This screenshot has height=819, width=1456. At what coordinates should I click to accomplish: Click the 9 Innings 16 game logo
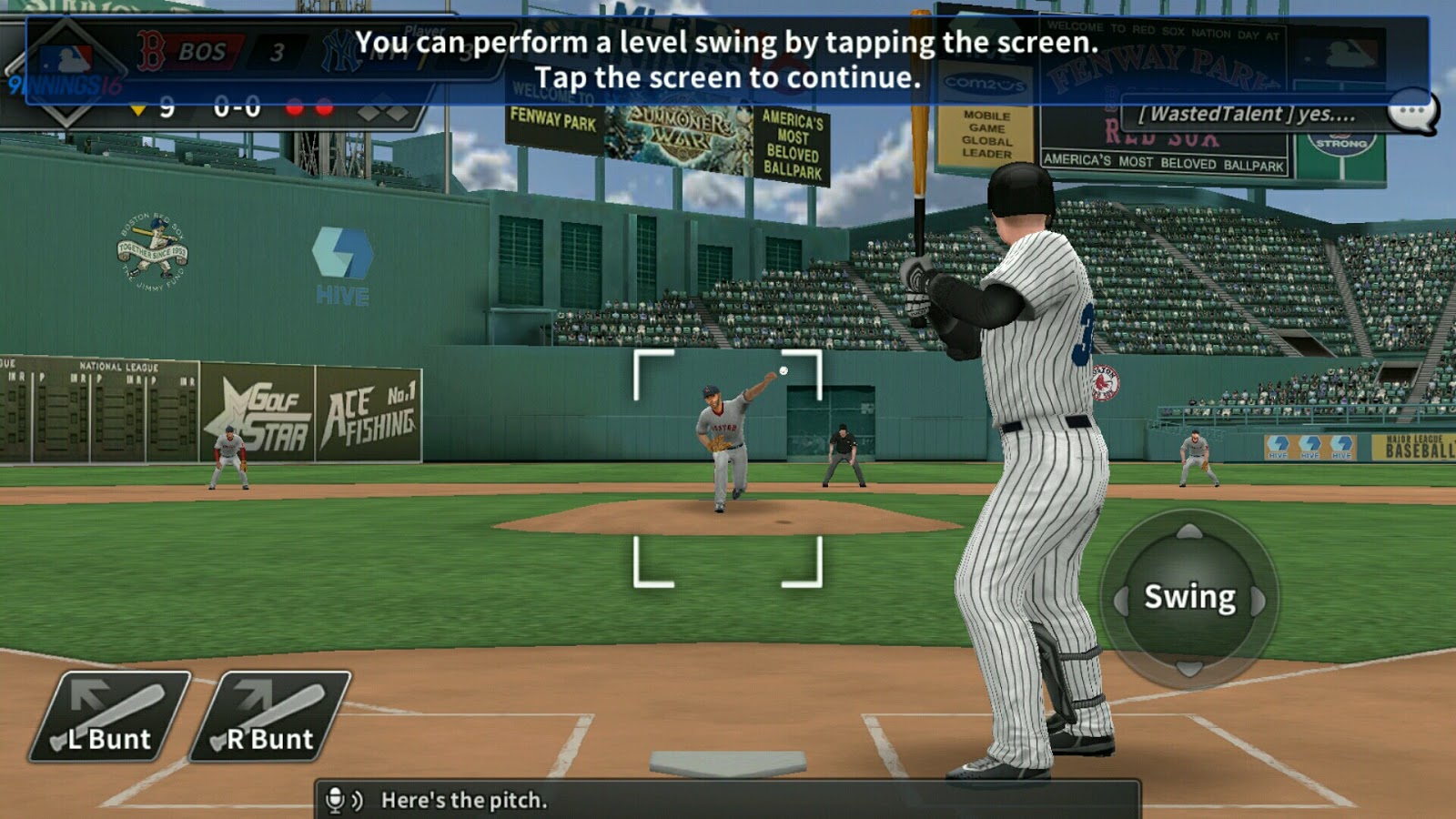click(x=66, y=84)
